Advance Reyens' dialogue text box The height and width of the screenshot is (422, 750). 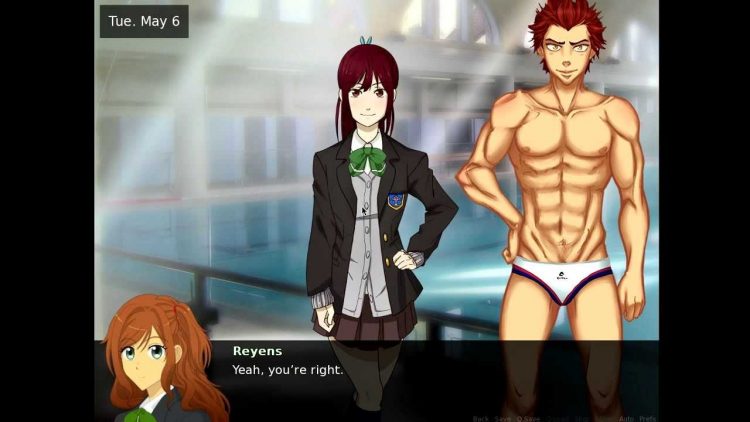400,375
